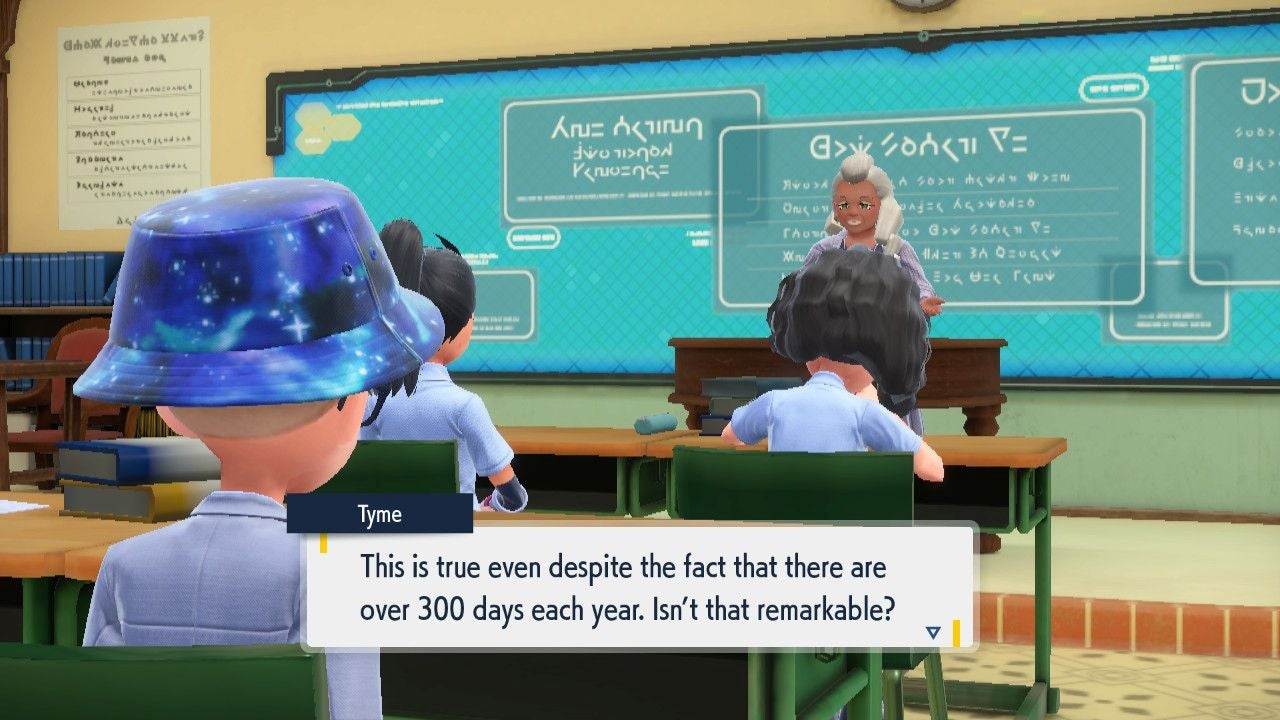Screen dimensions: 1280x720
Task: Click the dialogue advance arrow
Action: pyautogui.click(x=932, y=631)
